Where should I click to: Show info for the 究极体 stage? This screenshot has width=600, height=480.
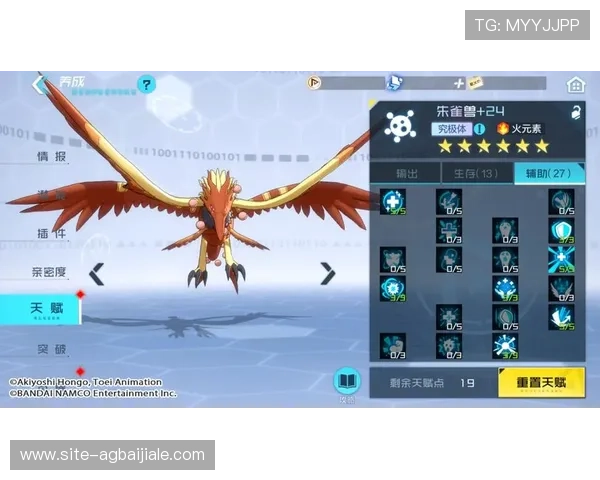point(480,128)
